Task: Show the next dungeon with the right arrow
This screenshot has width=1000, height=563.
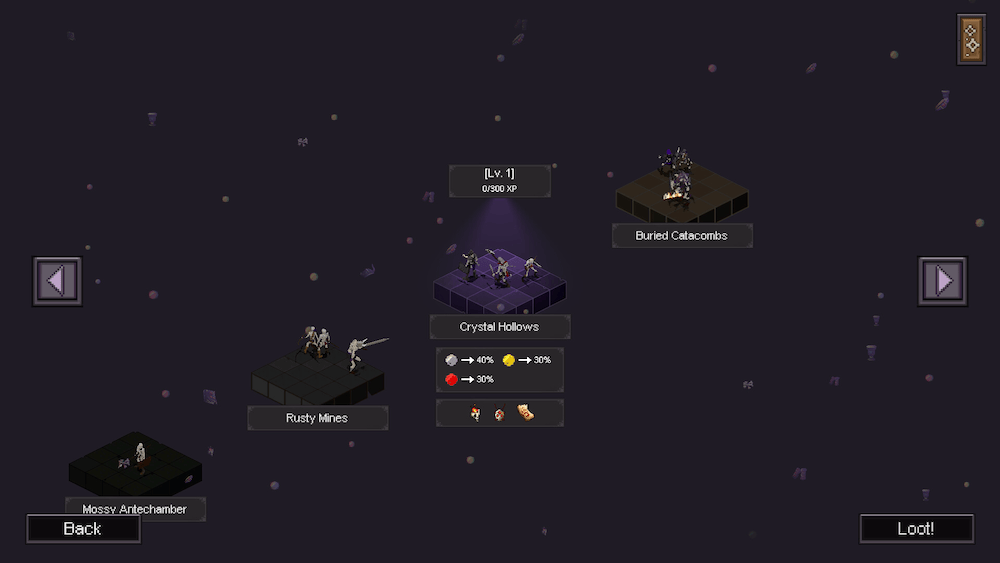Action: coord(942,281)
